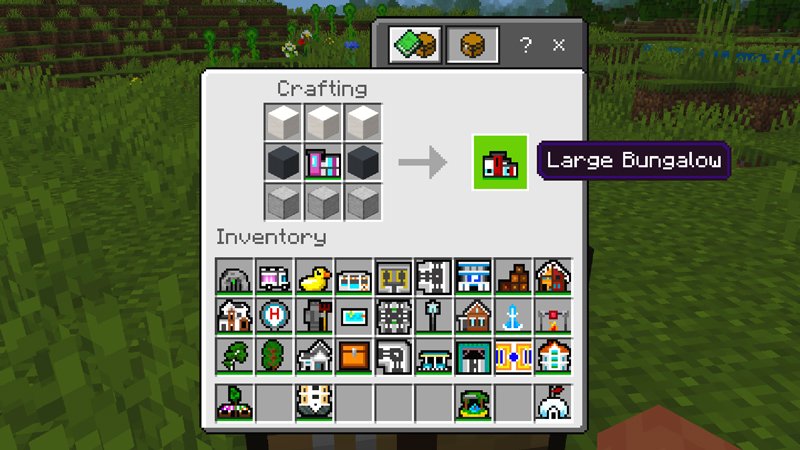Select the stone cave inventory item
Image resolution: width=800 pixels, height=450 pixels.
coord(235,277)
